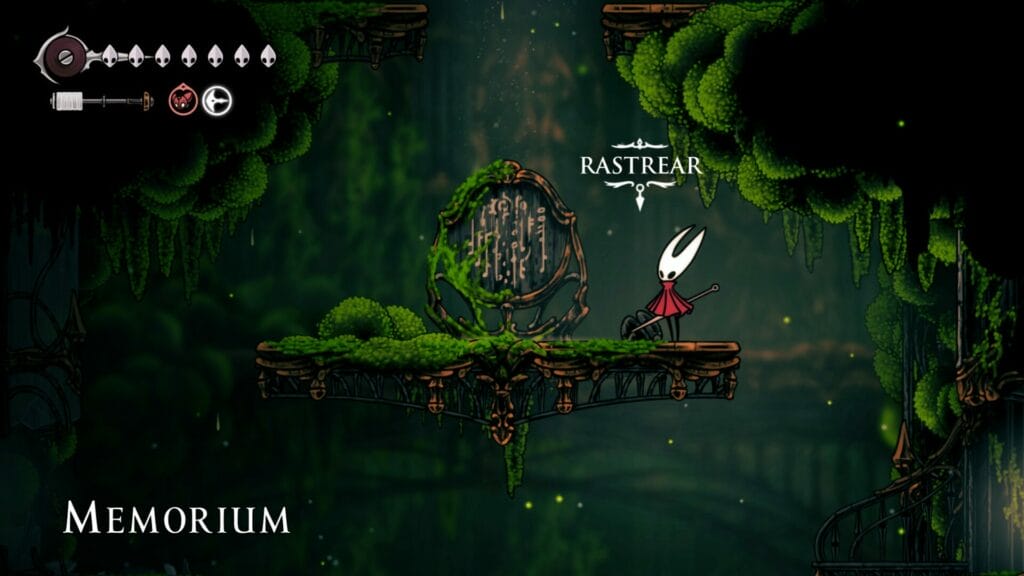Select the white circular skill icon
This screenshot has width=1024, height=576.
(216, 100)
